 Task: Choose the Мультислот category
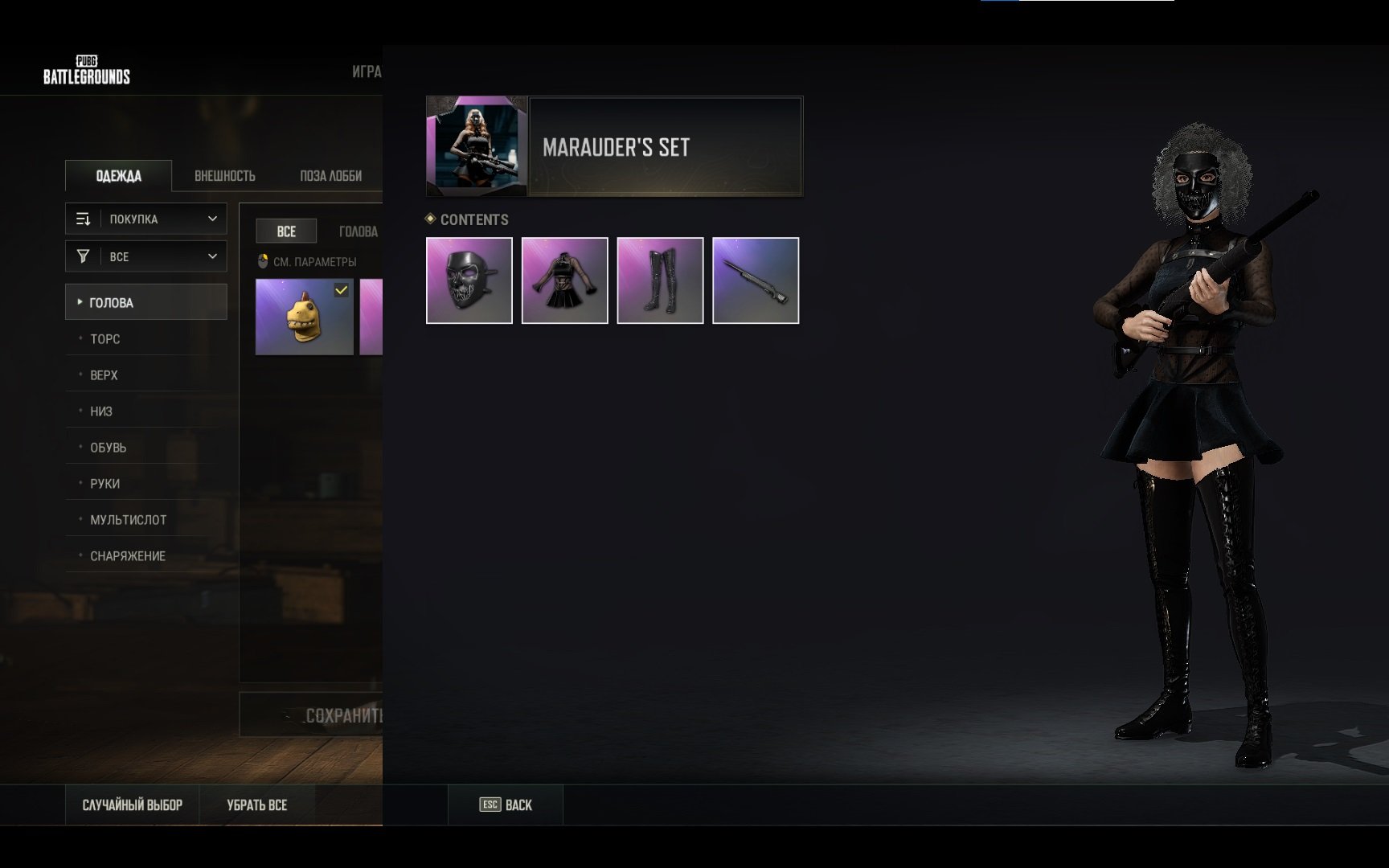pyautogui.click(x=128, y=520)
